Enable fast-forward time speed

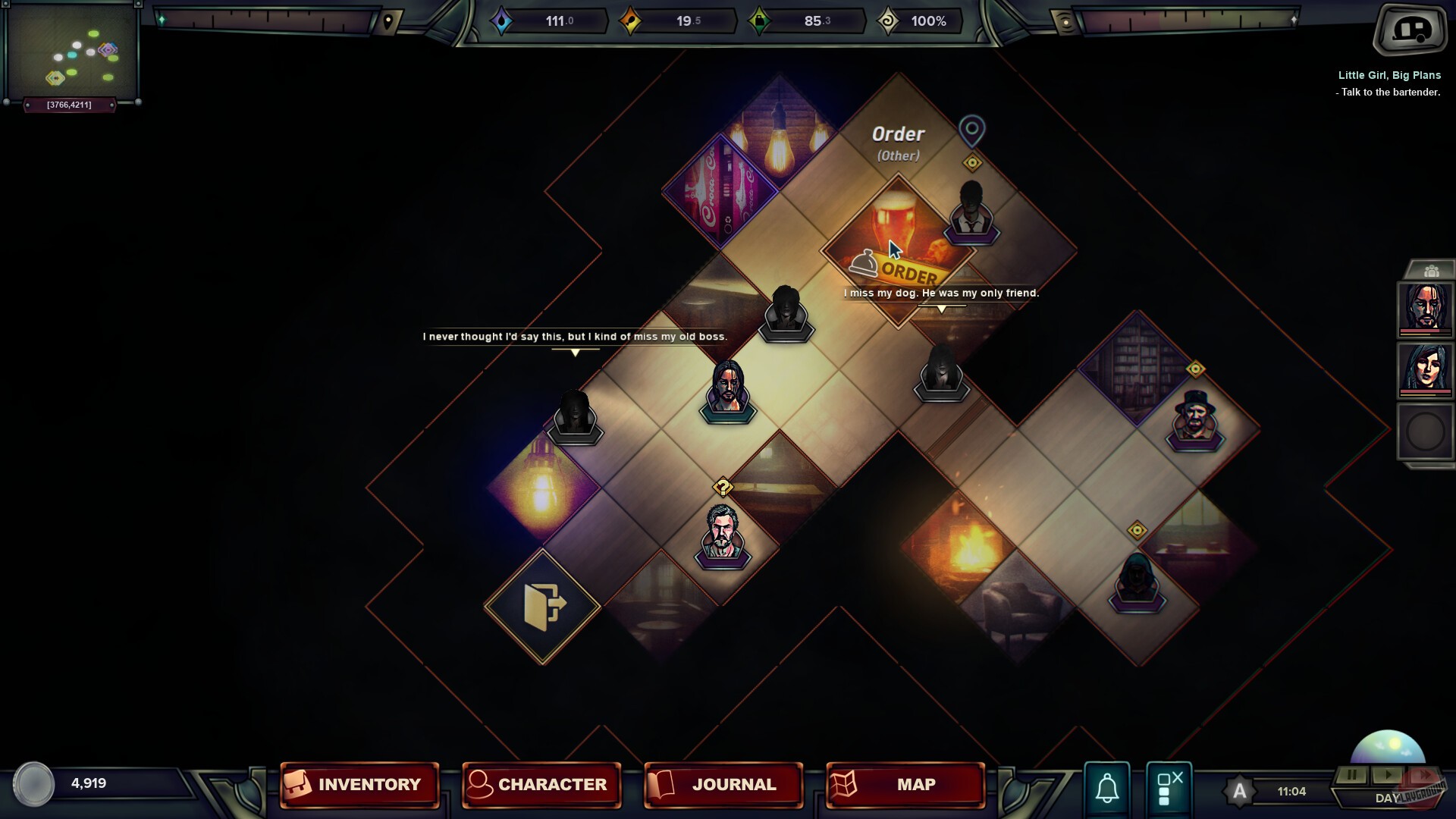[1424, 775]
